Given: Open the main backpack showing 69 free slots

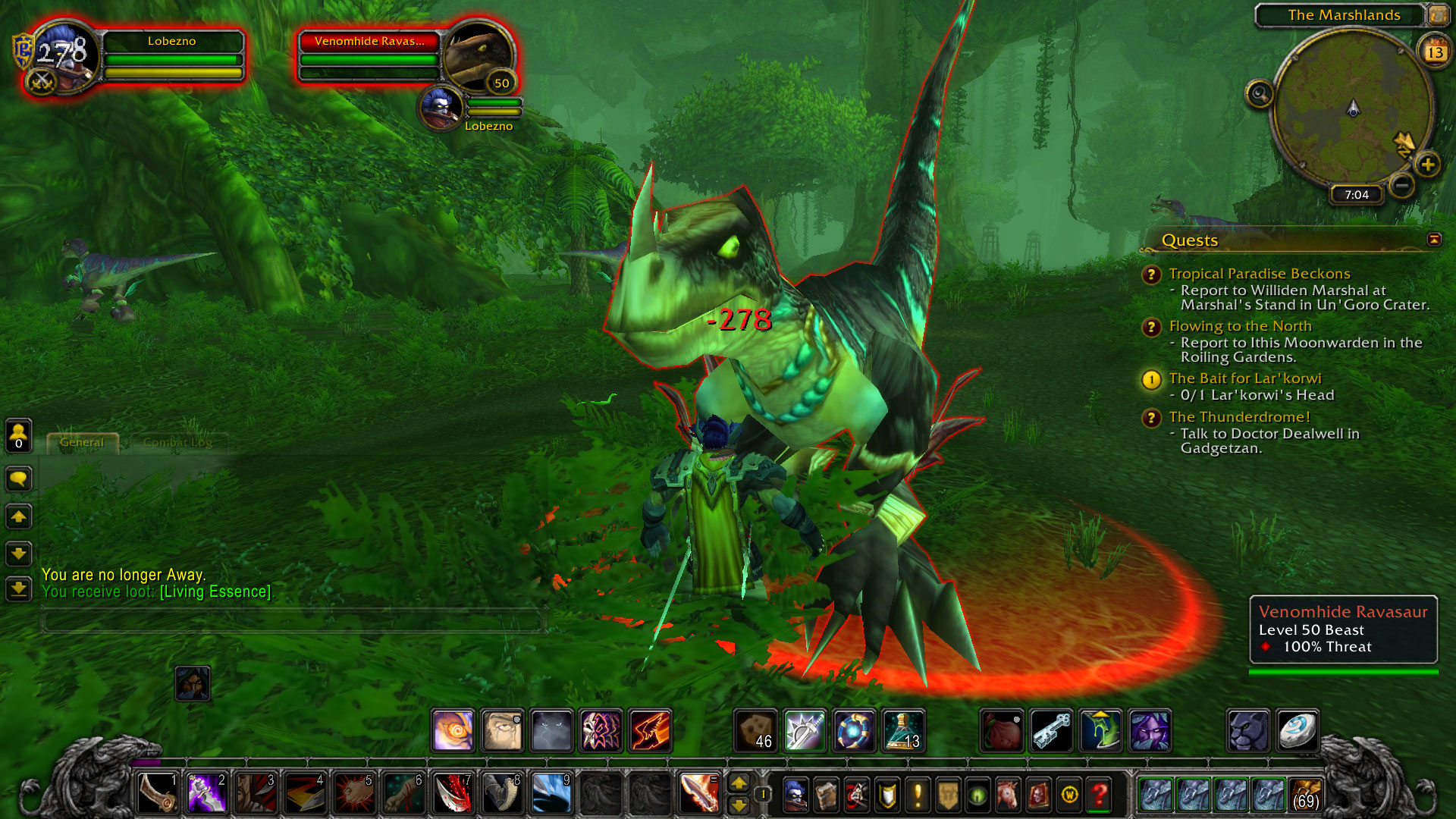Looking at the screenshot, I should tap(1304, 794).
